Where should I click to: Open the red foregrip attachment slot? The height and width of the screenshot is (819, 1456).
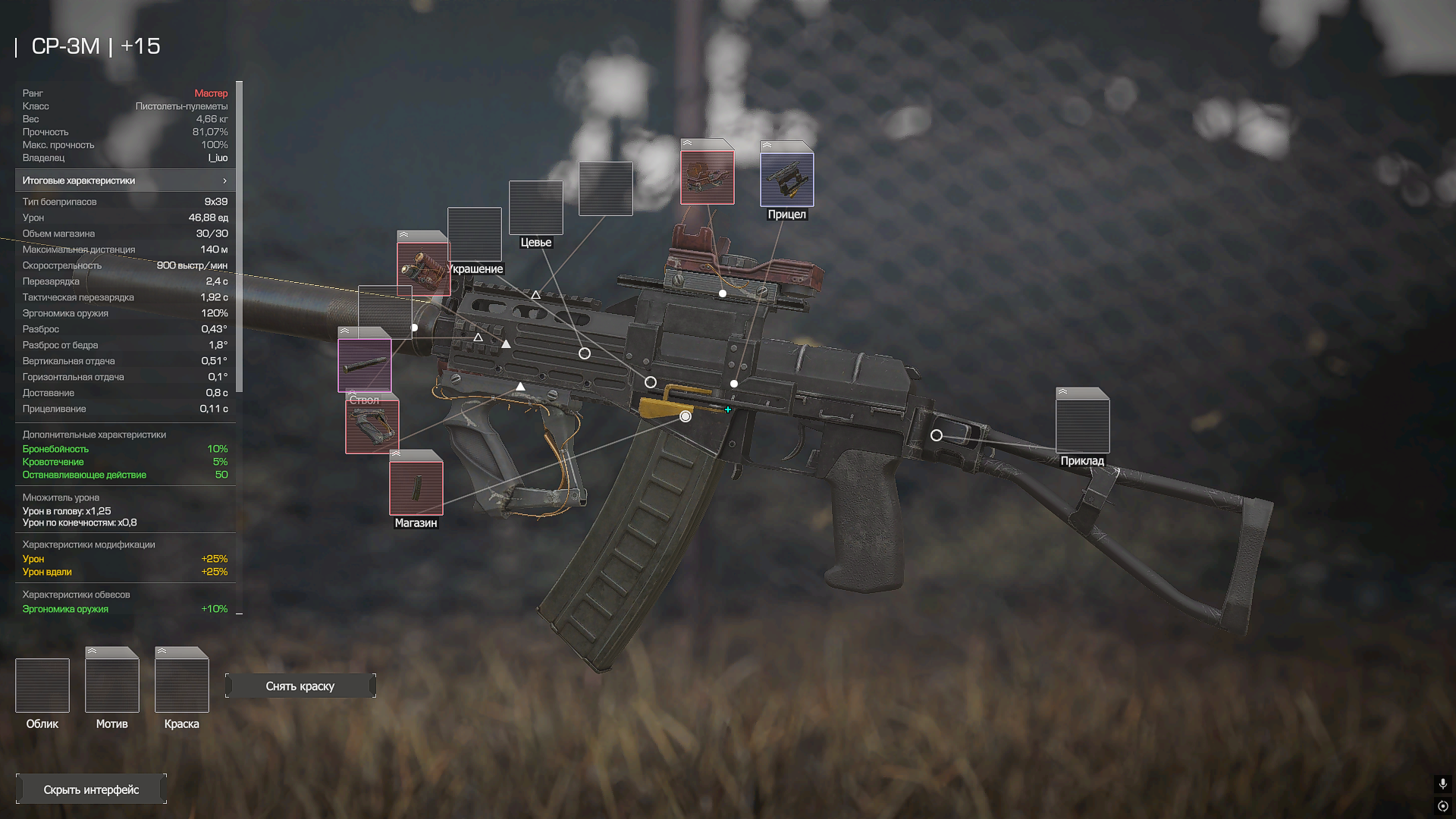[372, 427]
